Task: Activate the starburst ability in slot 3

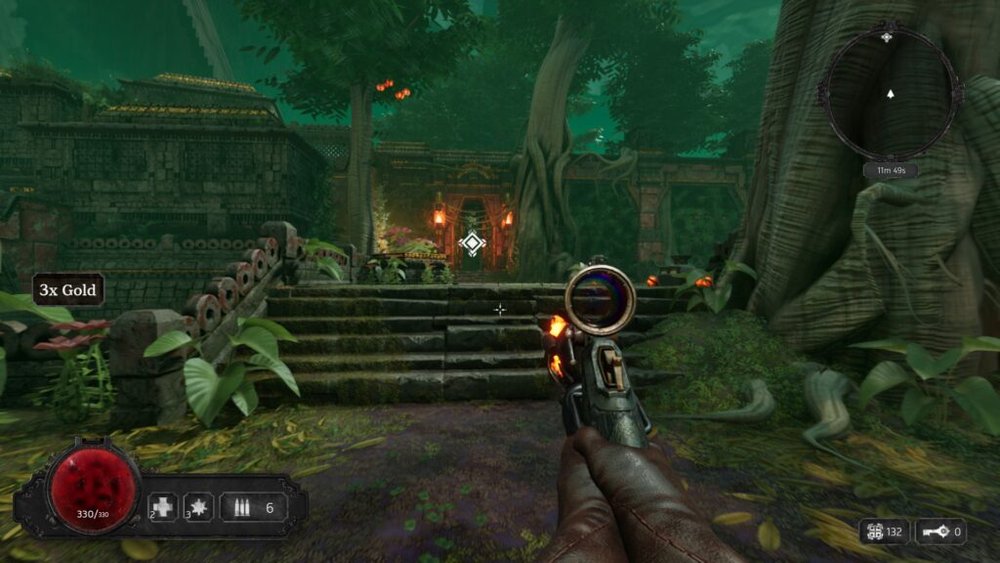Action: coord(199,507)
